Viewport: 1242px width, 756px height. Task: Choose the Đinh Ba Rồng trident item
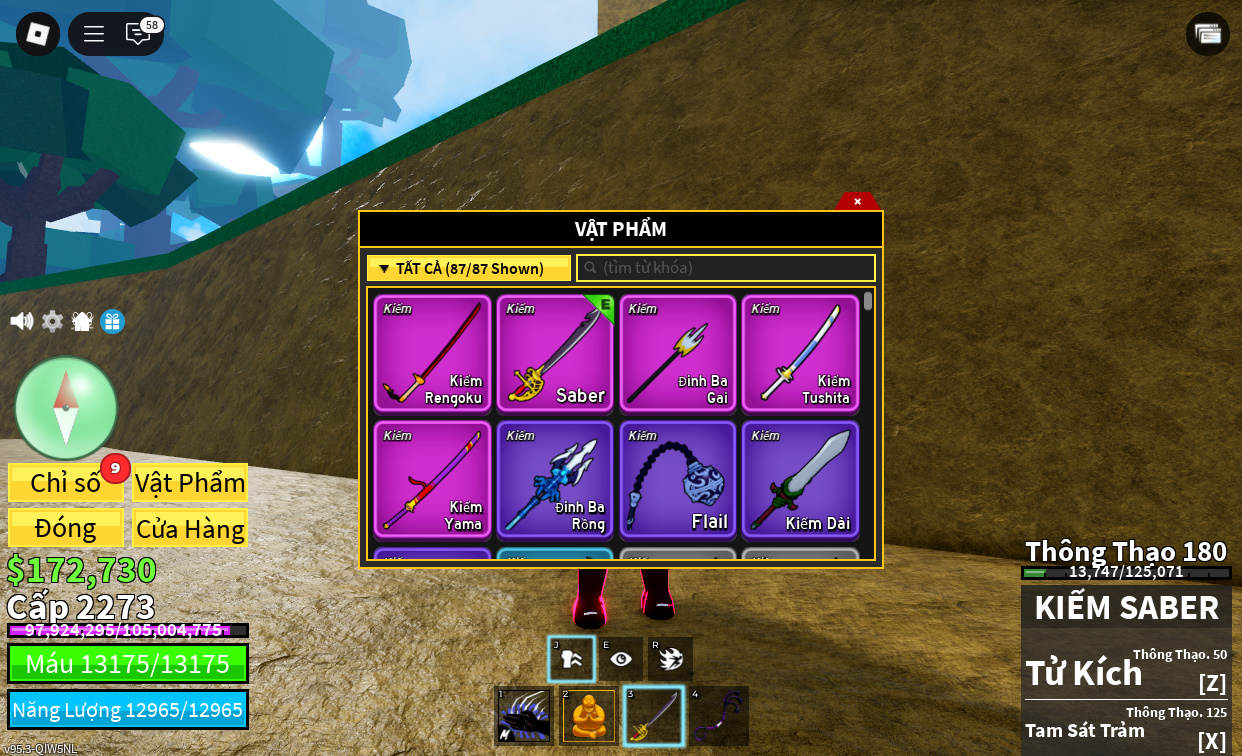tap(555, 480)
